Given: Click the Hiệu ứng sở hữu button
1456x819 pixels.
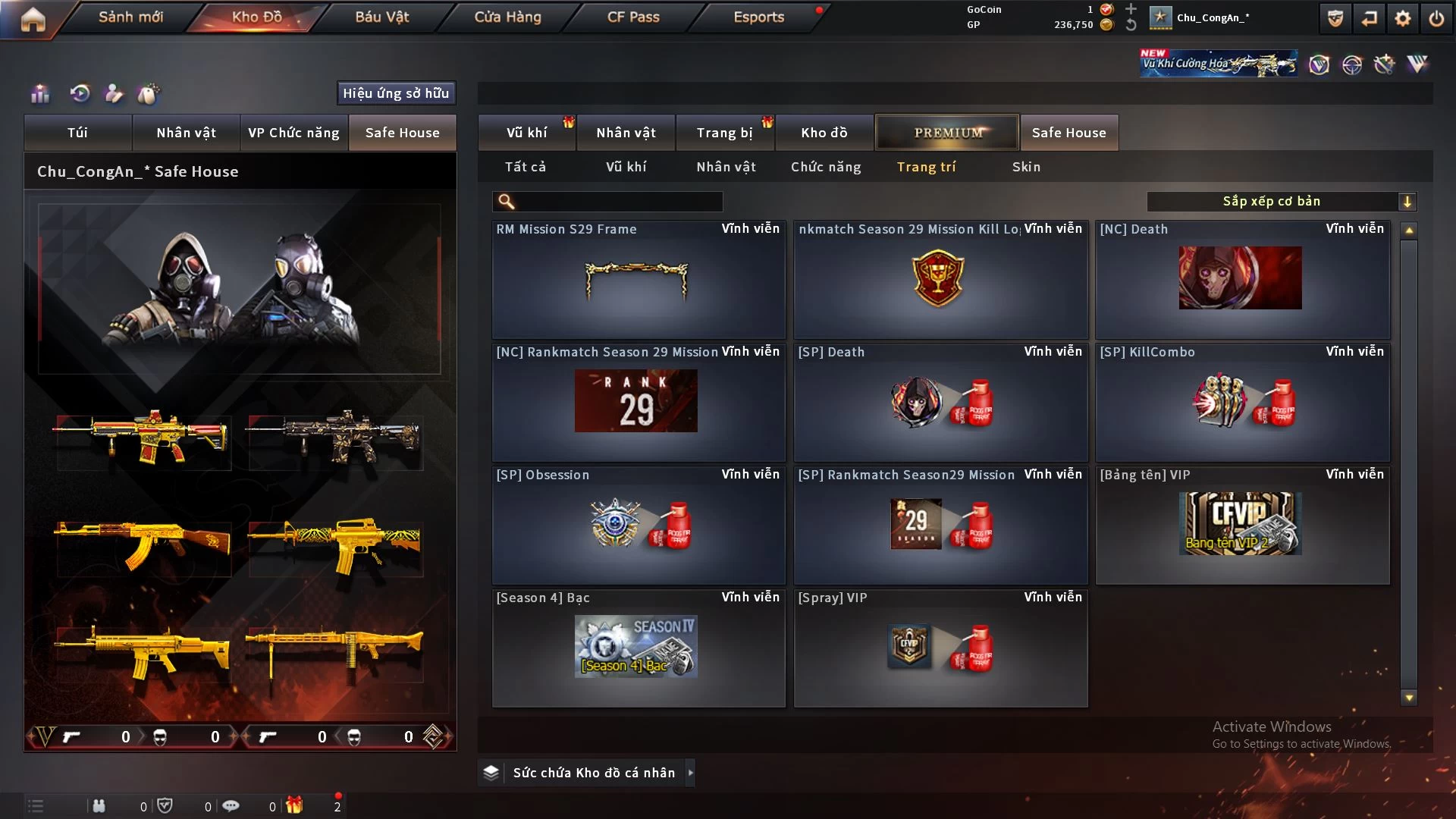Looking at the screenshot, I should 396,93.
